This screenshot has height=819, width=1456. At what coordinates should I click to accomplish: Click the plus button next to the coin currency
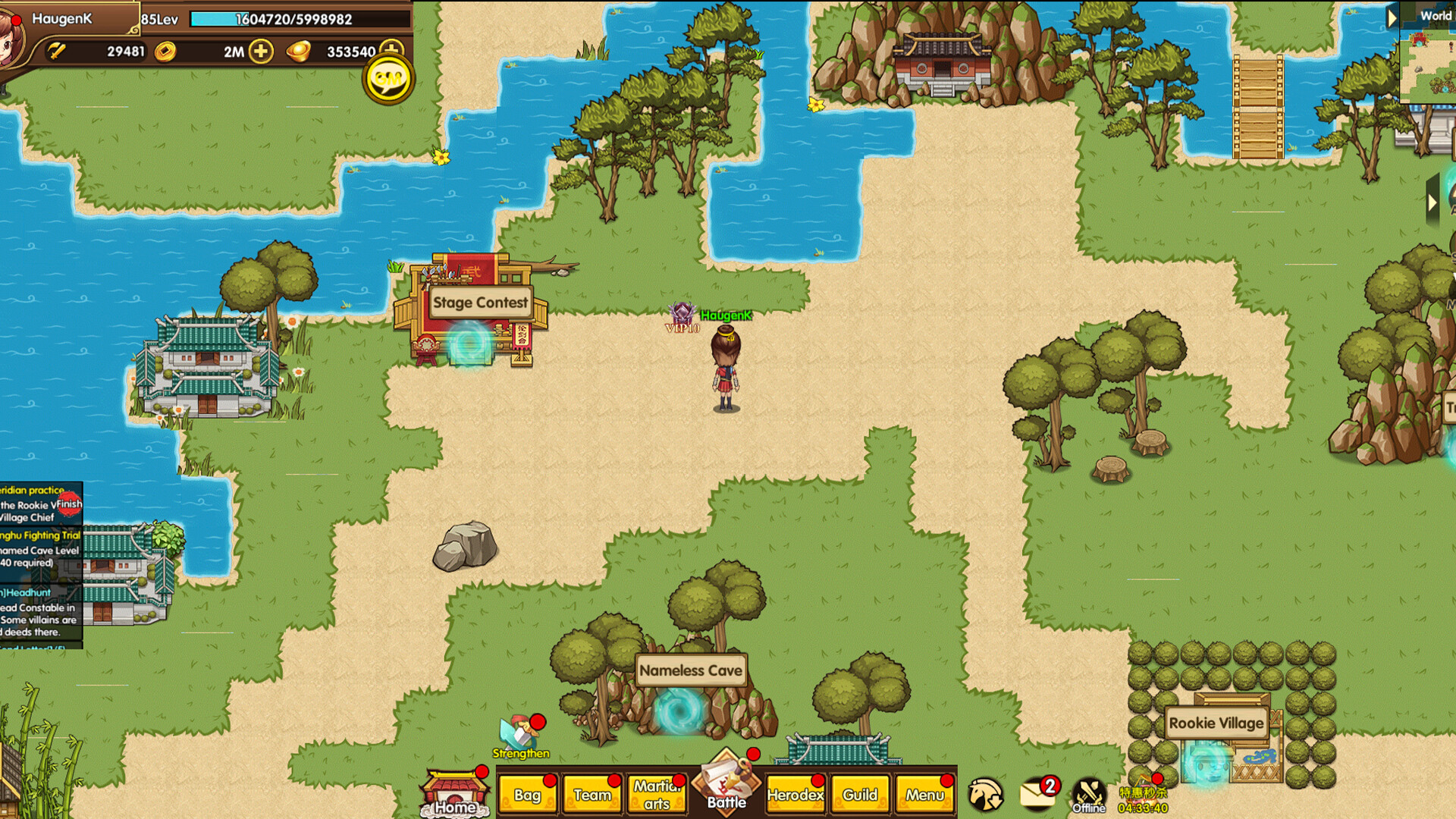262,52
